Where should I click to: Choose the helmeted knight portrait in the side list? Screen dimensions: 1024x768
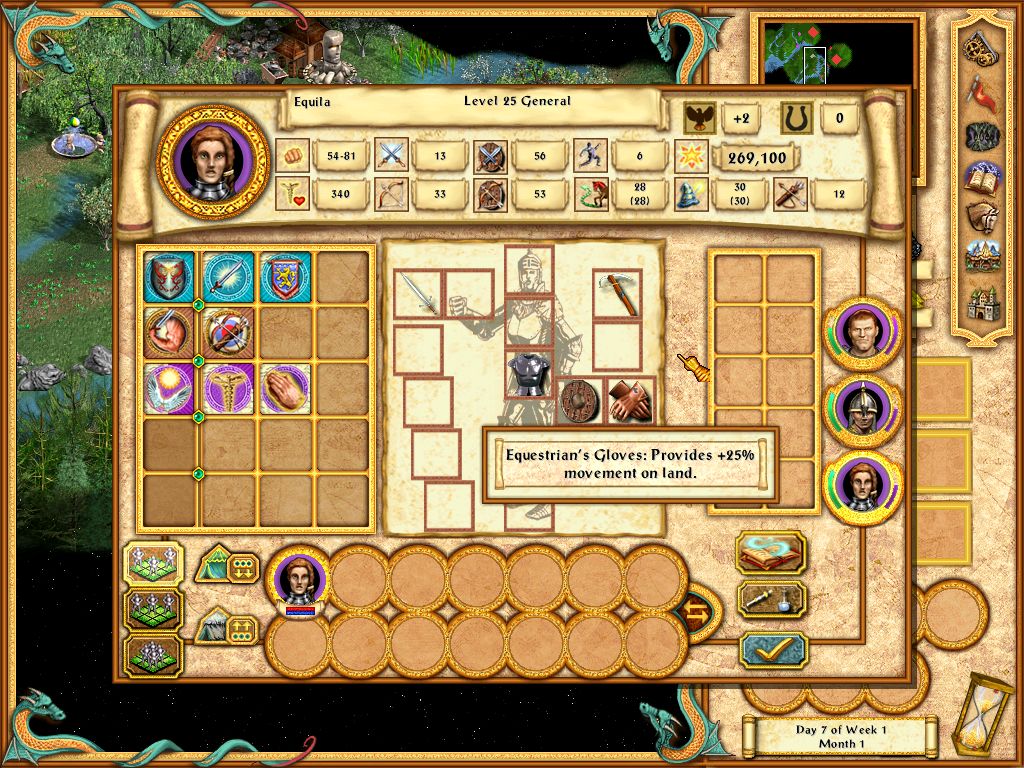pos(862,411)
